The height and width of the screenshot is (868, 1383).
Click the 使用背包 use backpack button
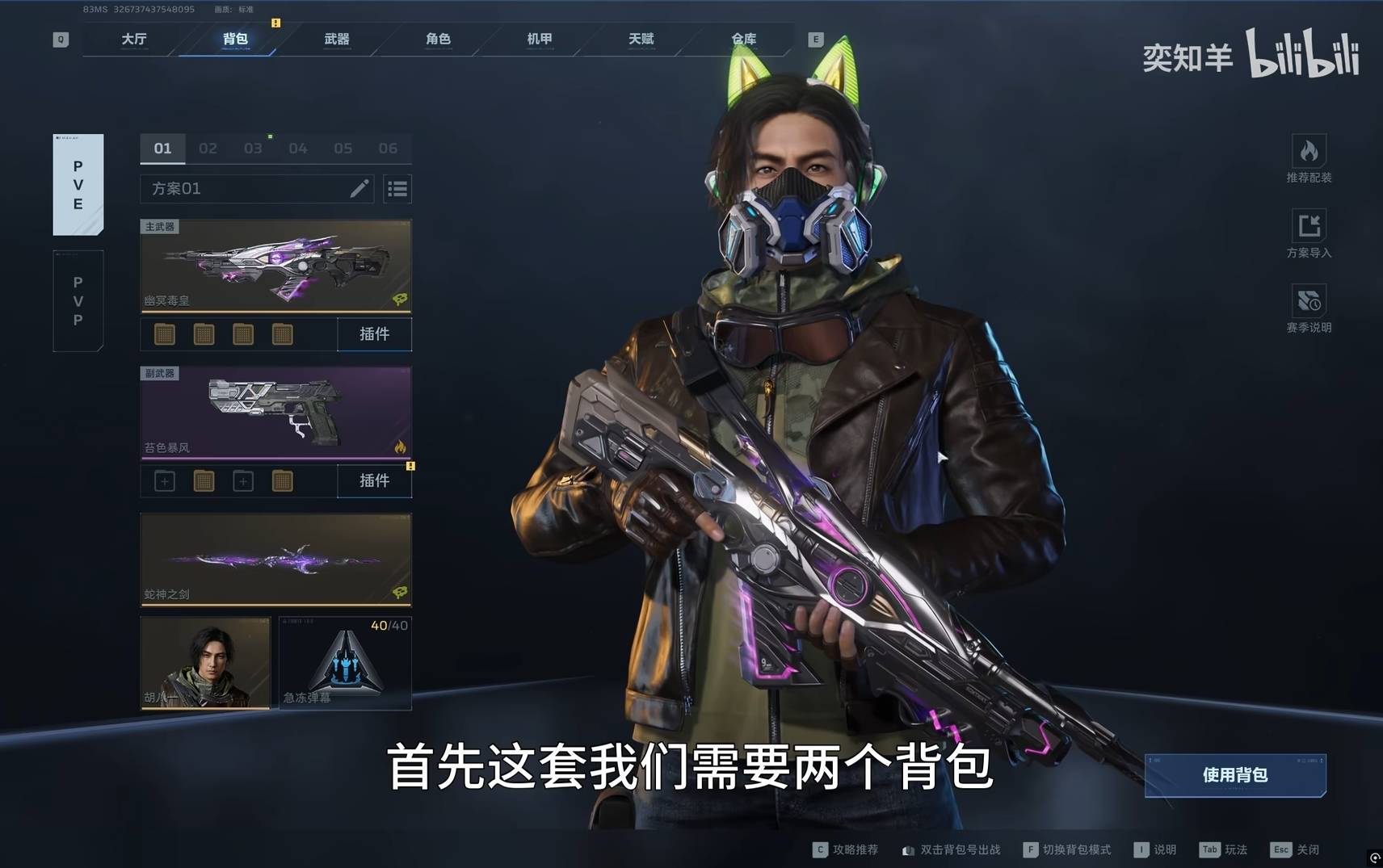pos(1234,775)
